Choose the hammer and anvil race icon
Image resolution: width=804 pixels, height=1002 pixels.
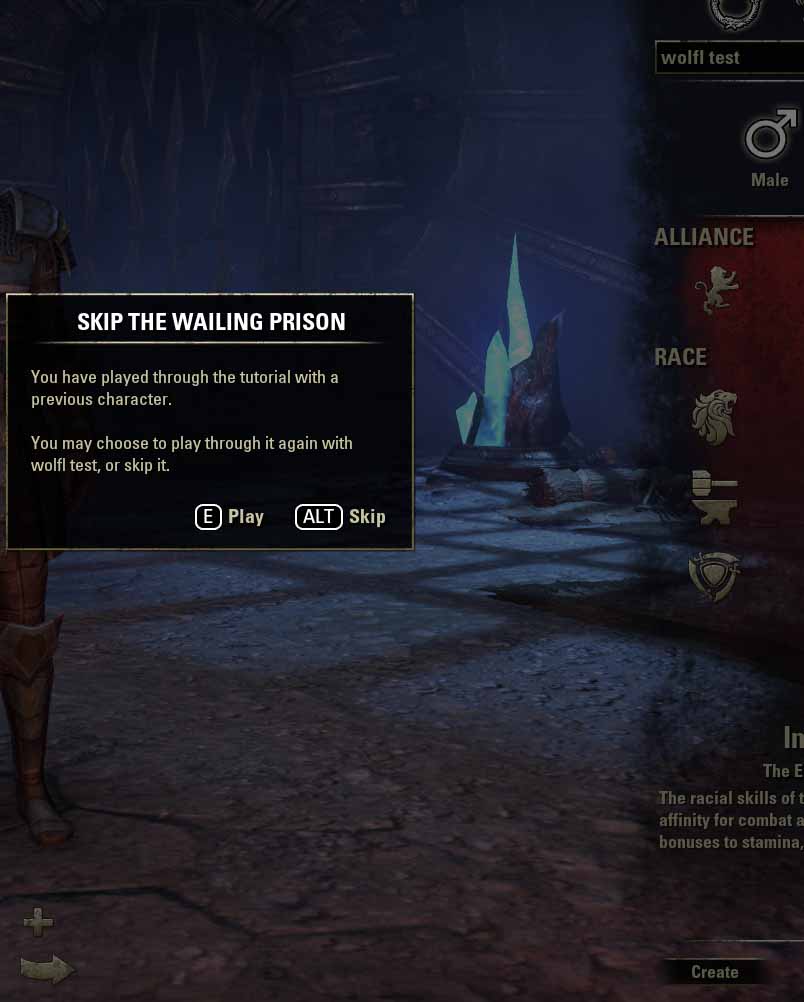coord(714,498)
